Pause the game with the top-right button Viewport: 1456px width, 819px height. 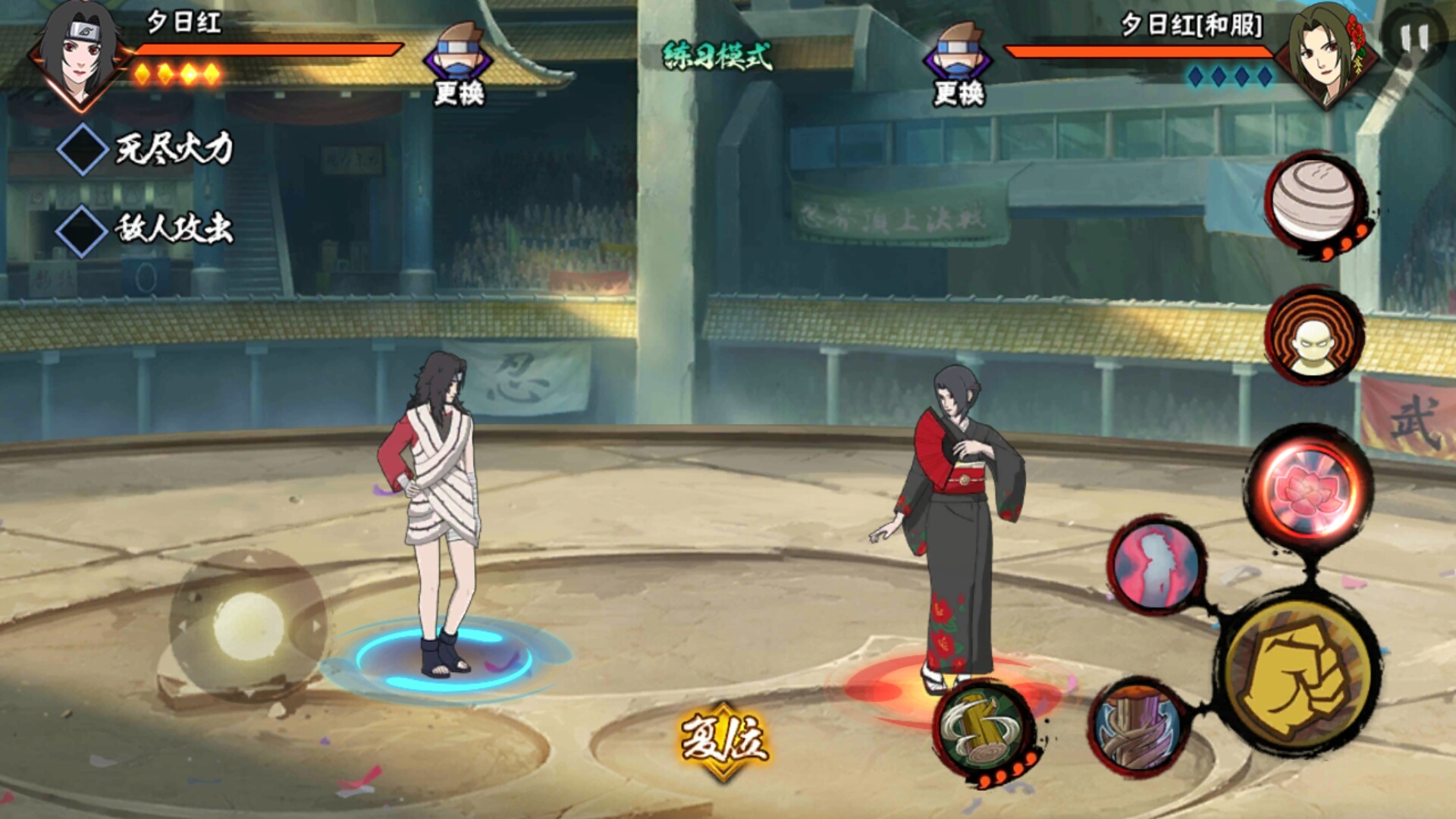1414,38
